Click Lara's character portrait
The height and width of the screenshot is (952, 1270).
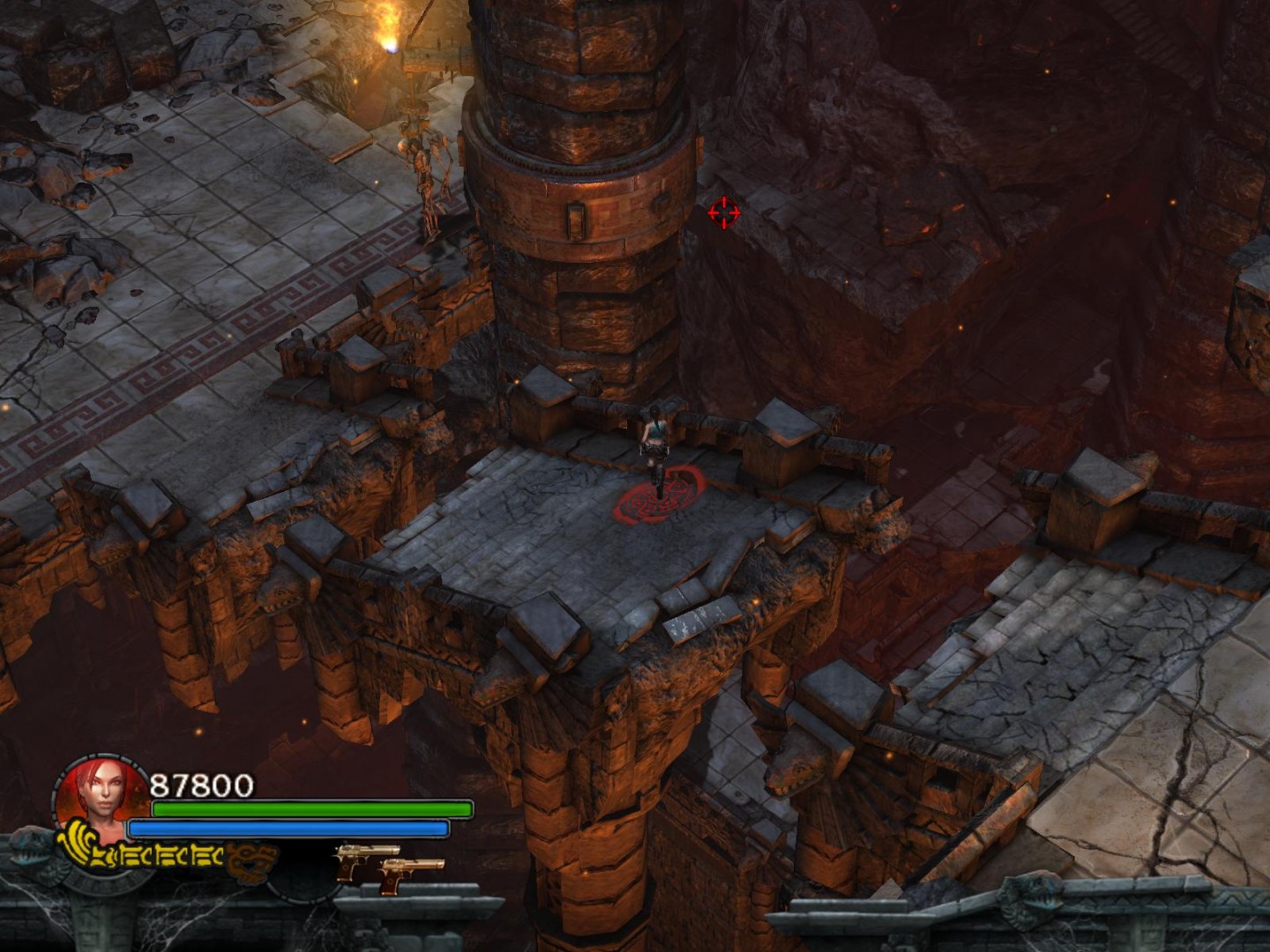click(x=98, y=796)
